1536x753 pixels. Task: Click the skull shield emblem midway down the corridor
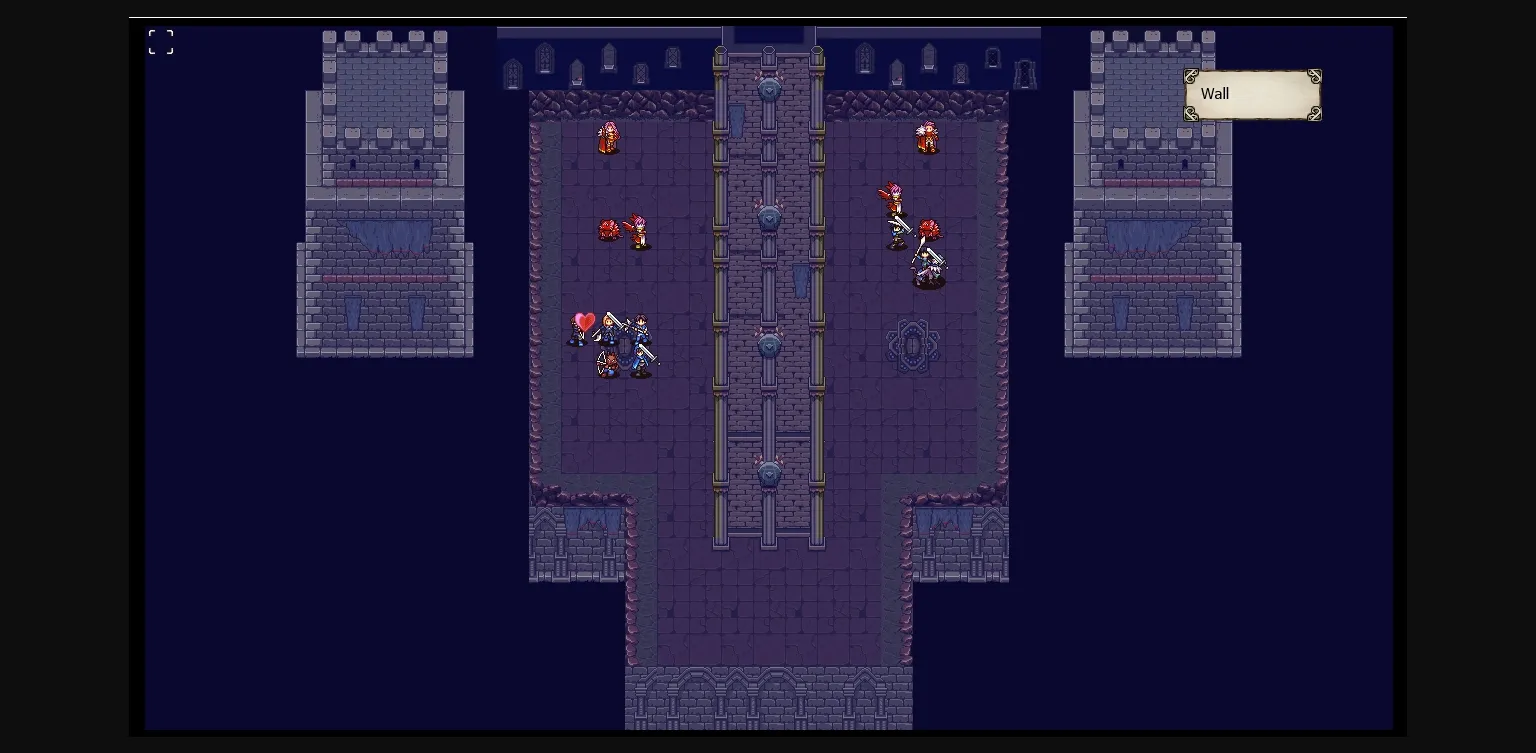click(768, 219)
